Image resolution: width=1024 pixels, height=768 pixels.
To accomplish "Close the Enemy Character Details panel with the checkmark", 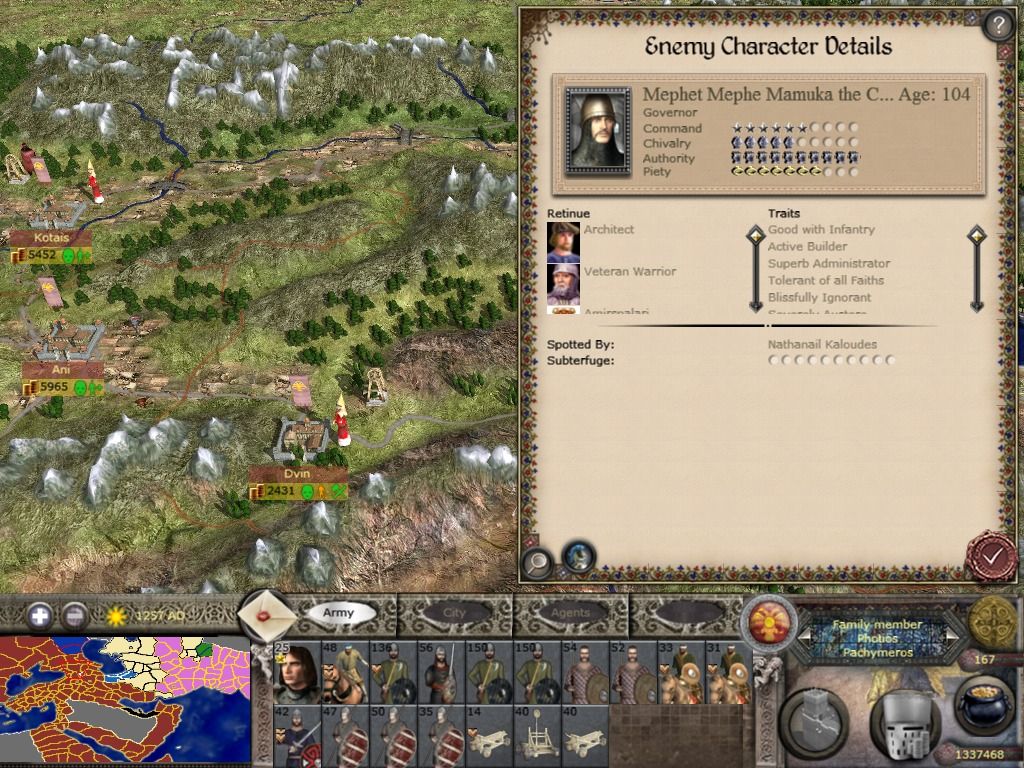I will click(990, 555).
